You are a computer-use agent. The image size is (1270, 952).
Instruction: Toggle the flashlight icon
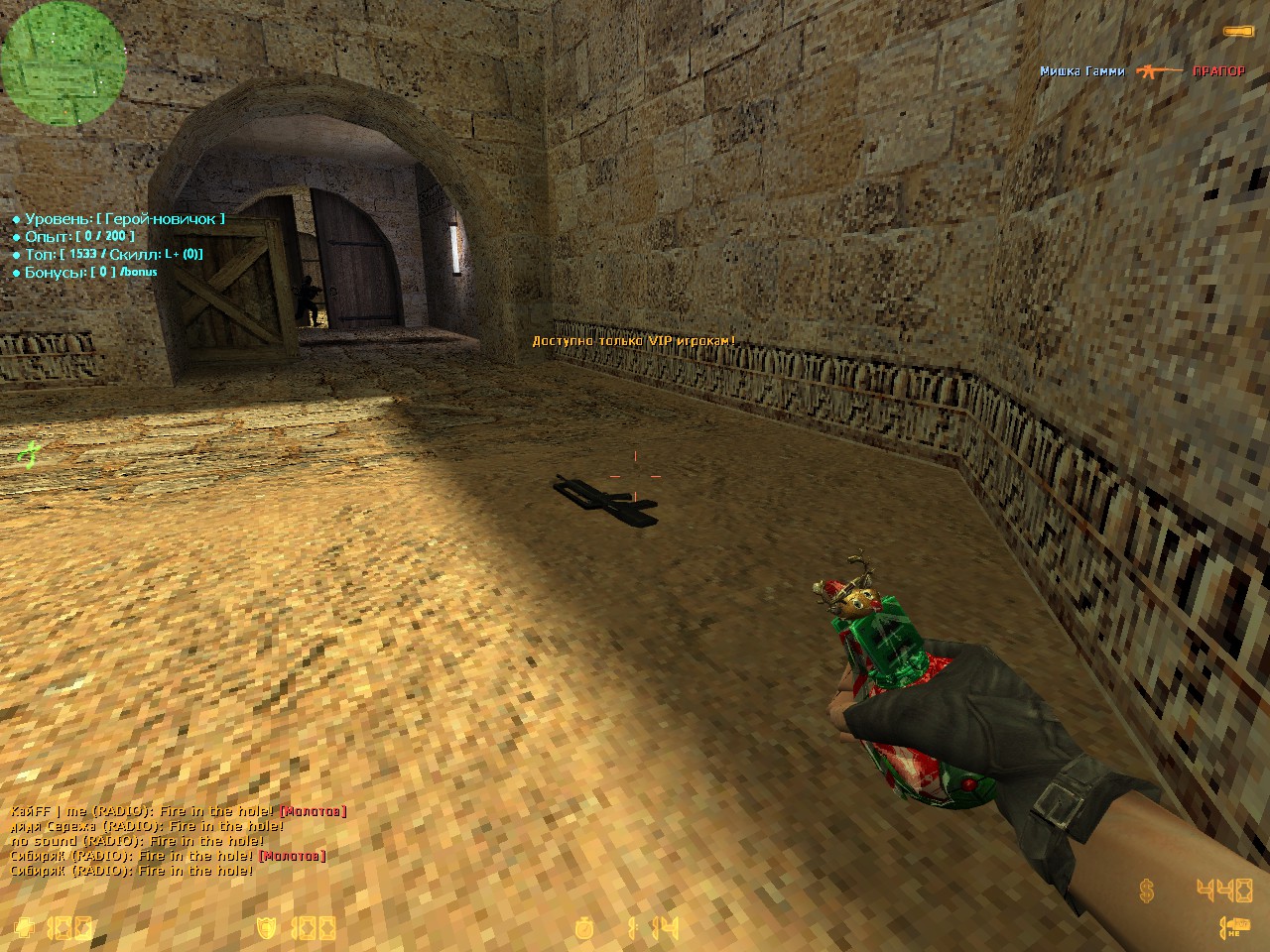tap(1237, 33)
